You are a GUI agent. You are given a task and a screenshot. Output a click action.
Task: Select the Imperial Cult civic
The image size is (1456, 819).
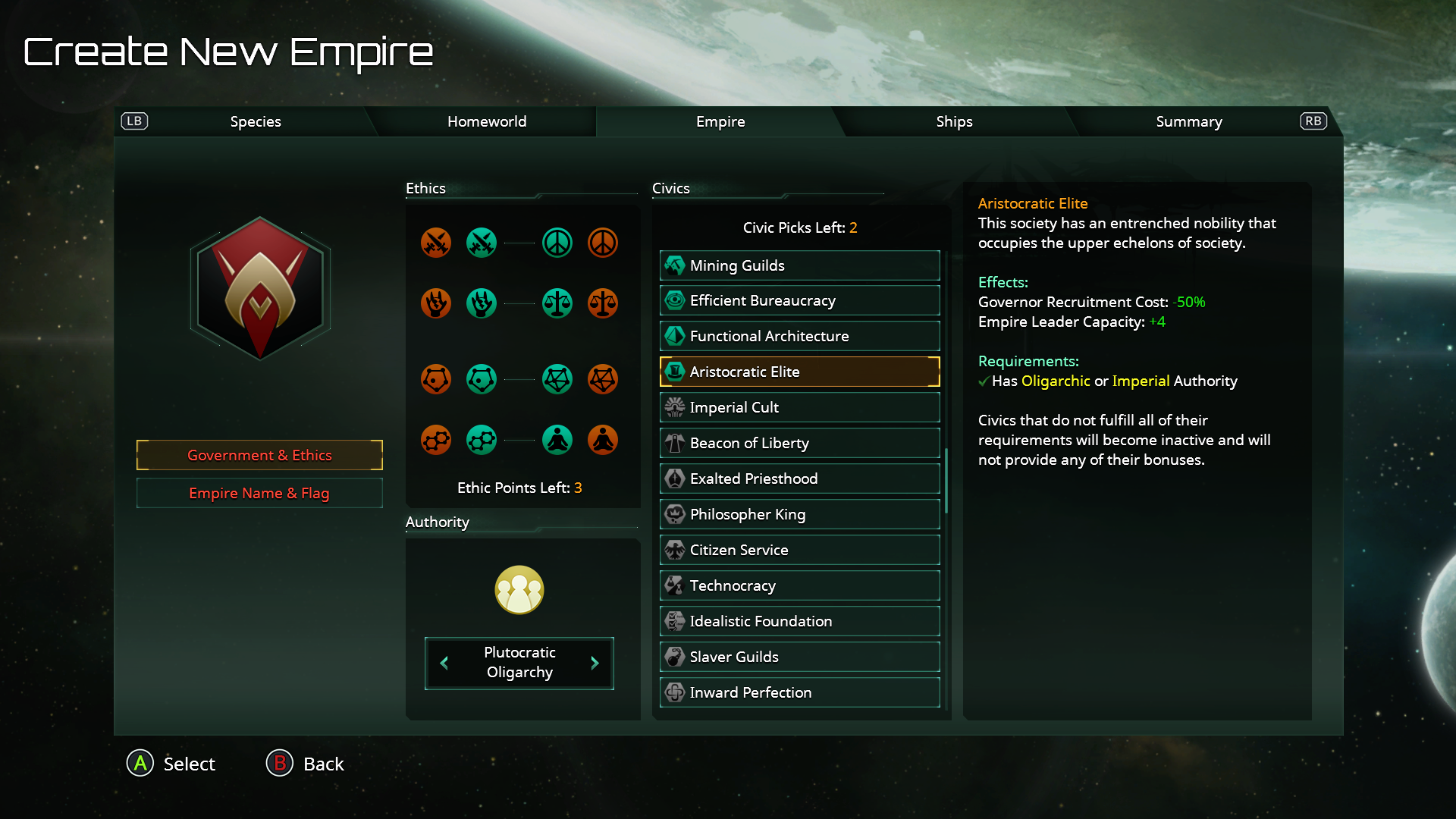799,407
